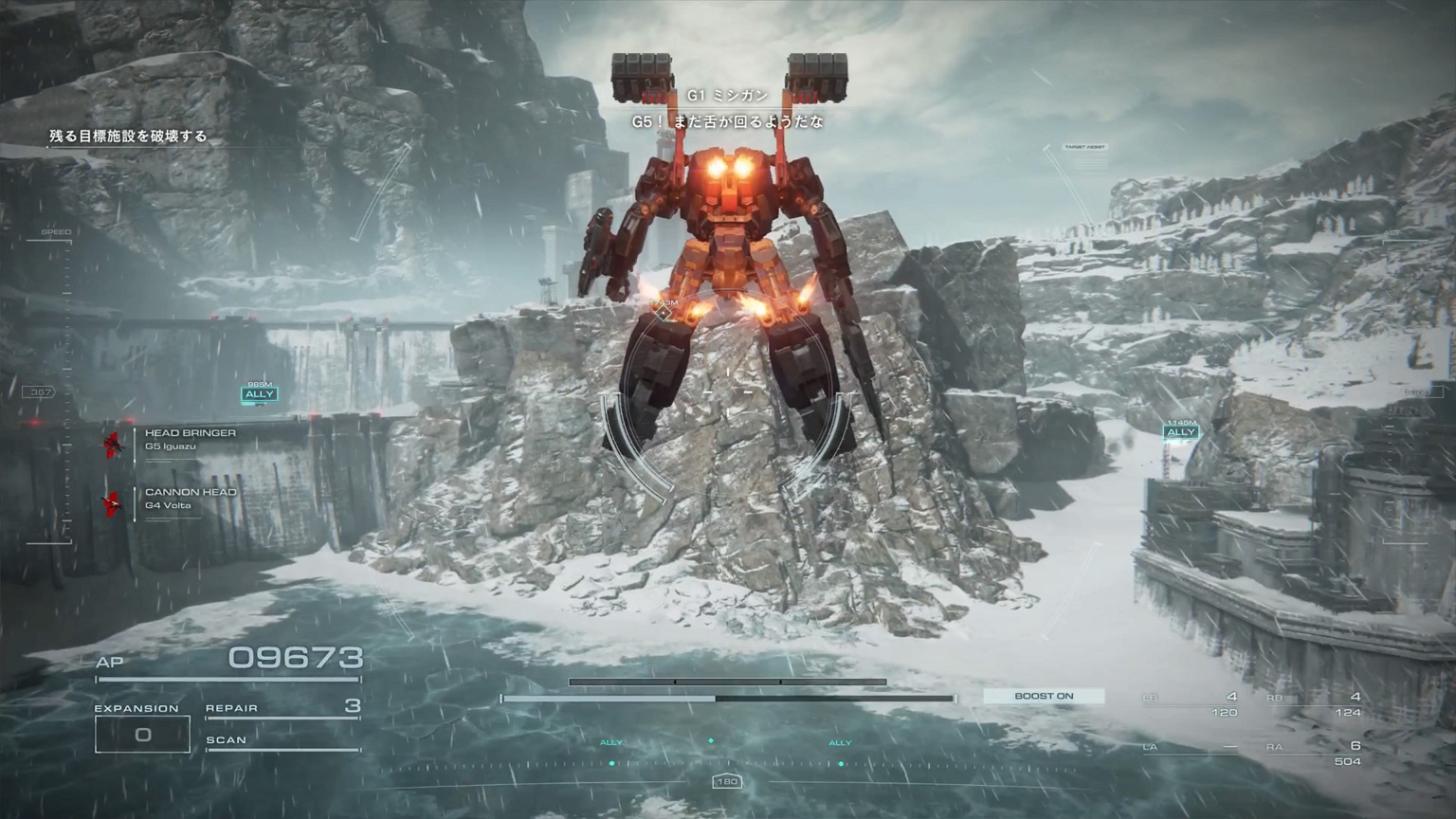Activate the EXPANSION slot box
This screenshot has width=1456, height=819.
pyautogui.click(x=142, y=735)
